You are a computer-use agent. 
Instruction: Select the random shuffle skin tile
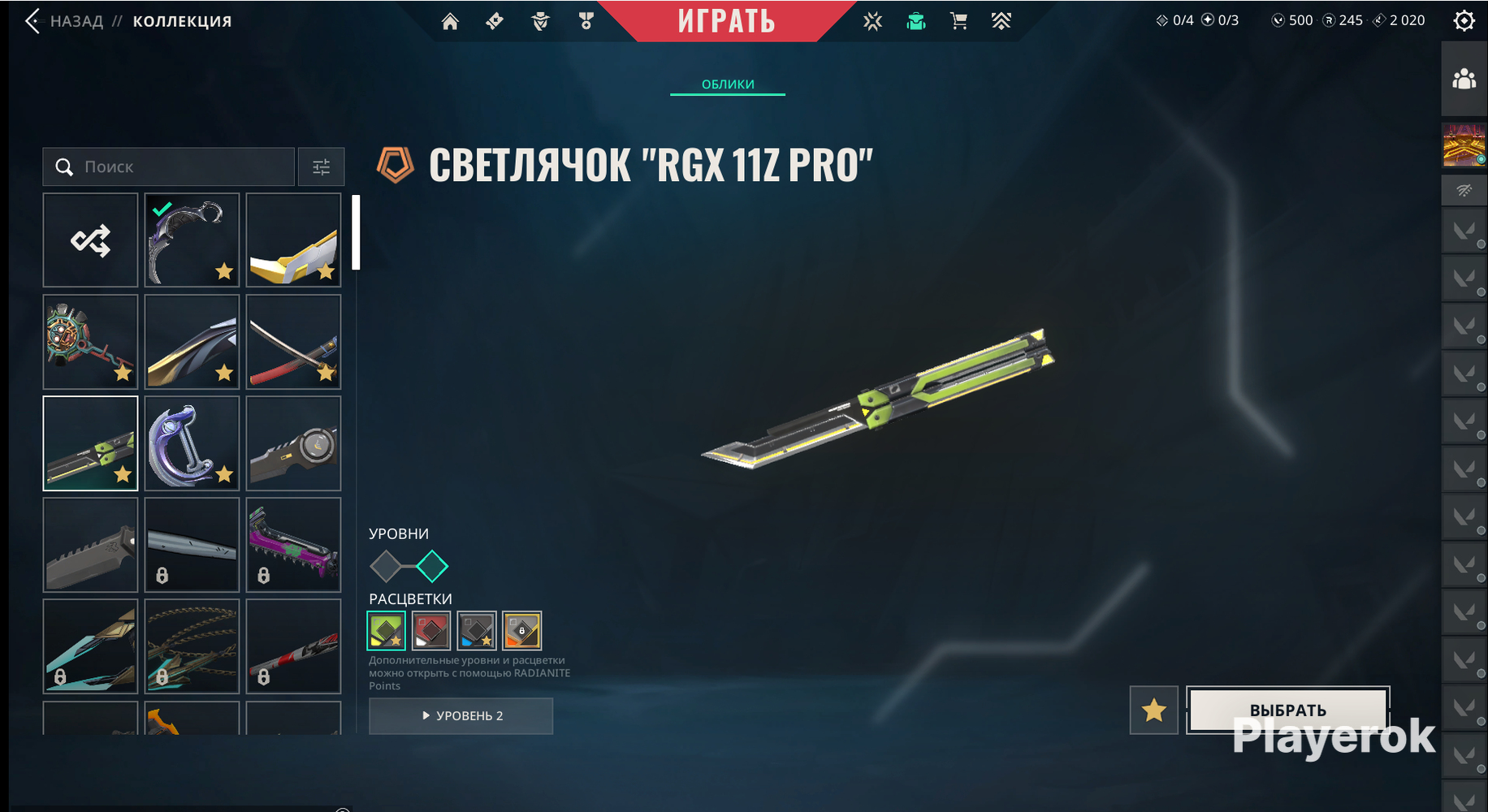coord(90,240)
